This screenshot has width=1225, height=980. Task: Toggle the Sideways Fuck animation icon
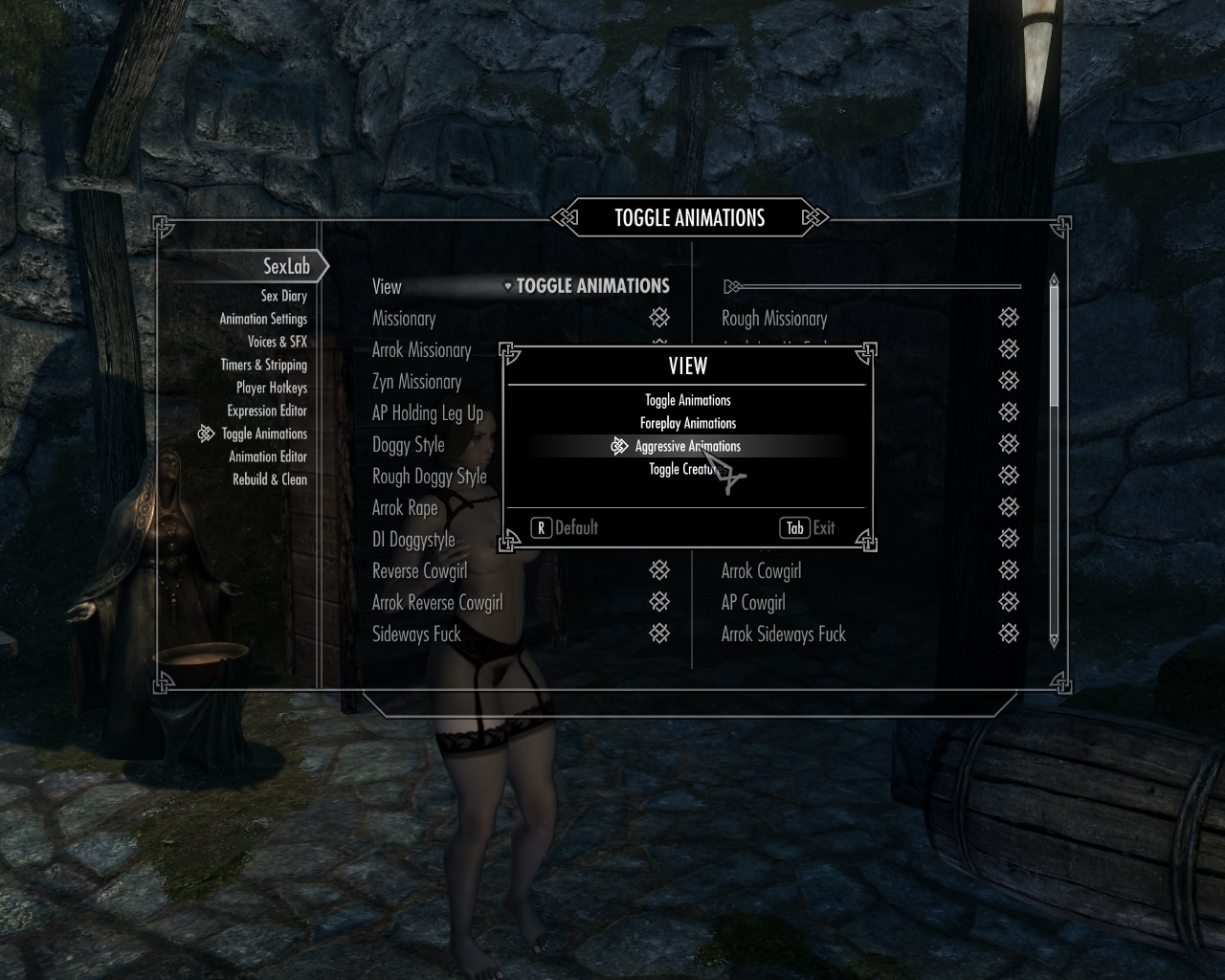tap(658, 634)
